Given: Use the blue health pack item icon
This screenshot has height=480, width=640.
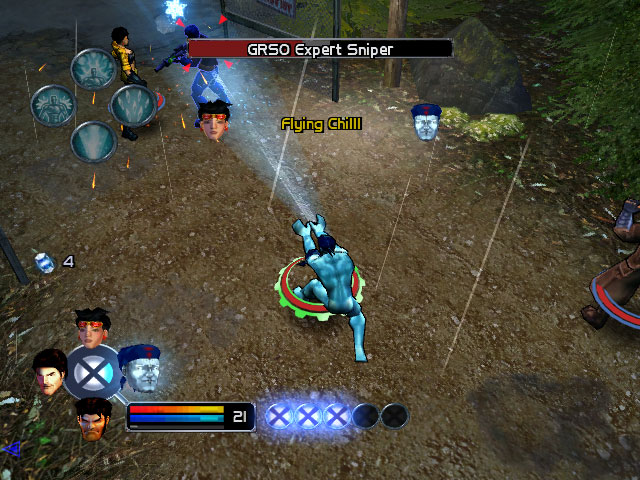Looking at the screenshot, I should tap(43, 262).
